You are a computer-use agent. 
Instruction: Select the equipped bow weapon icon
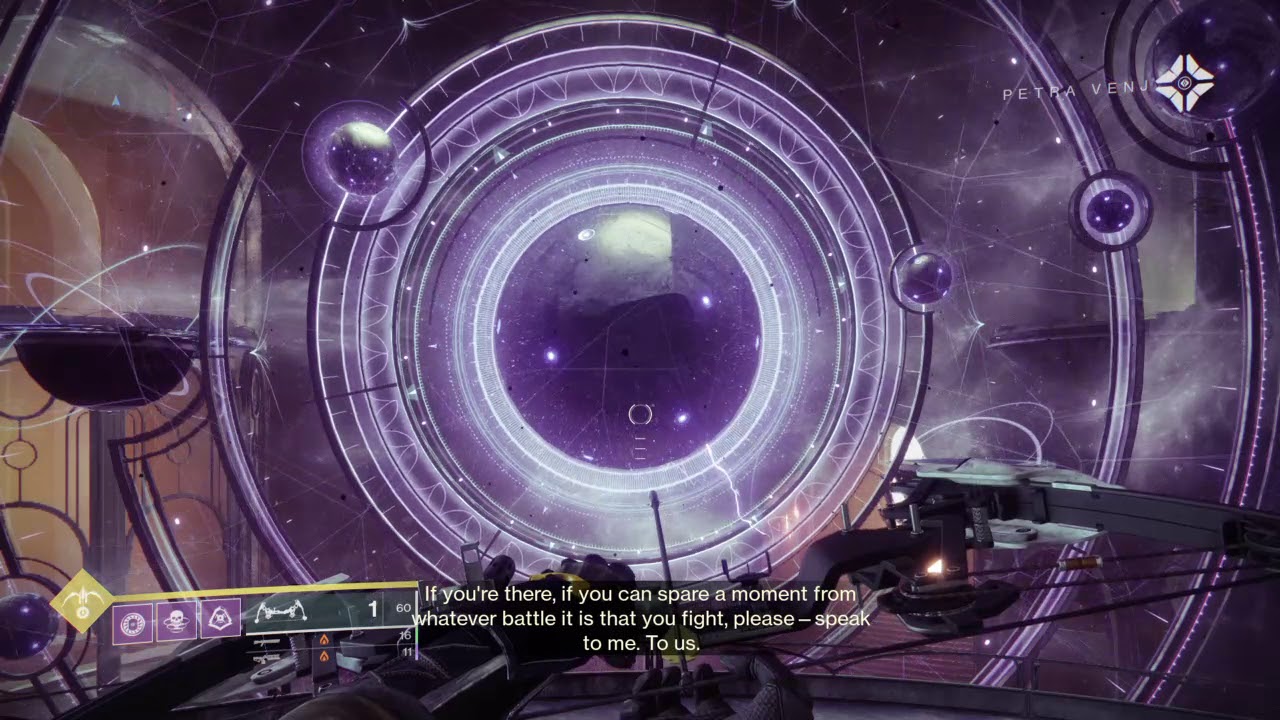pyautogui.click(x=282, y=610)
